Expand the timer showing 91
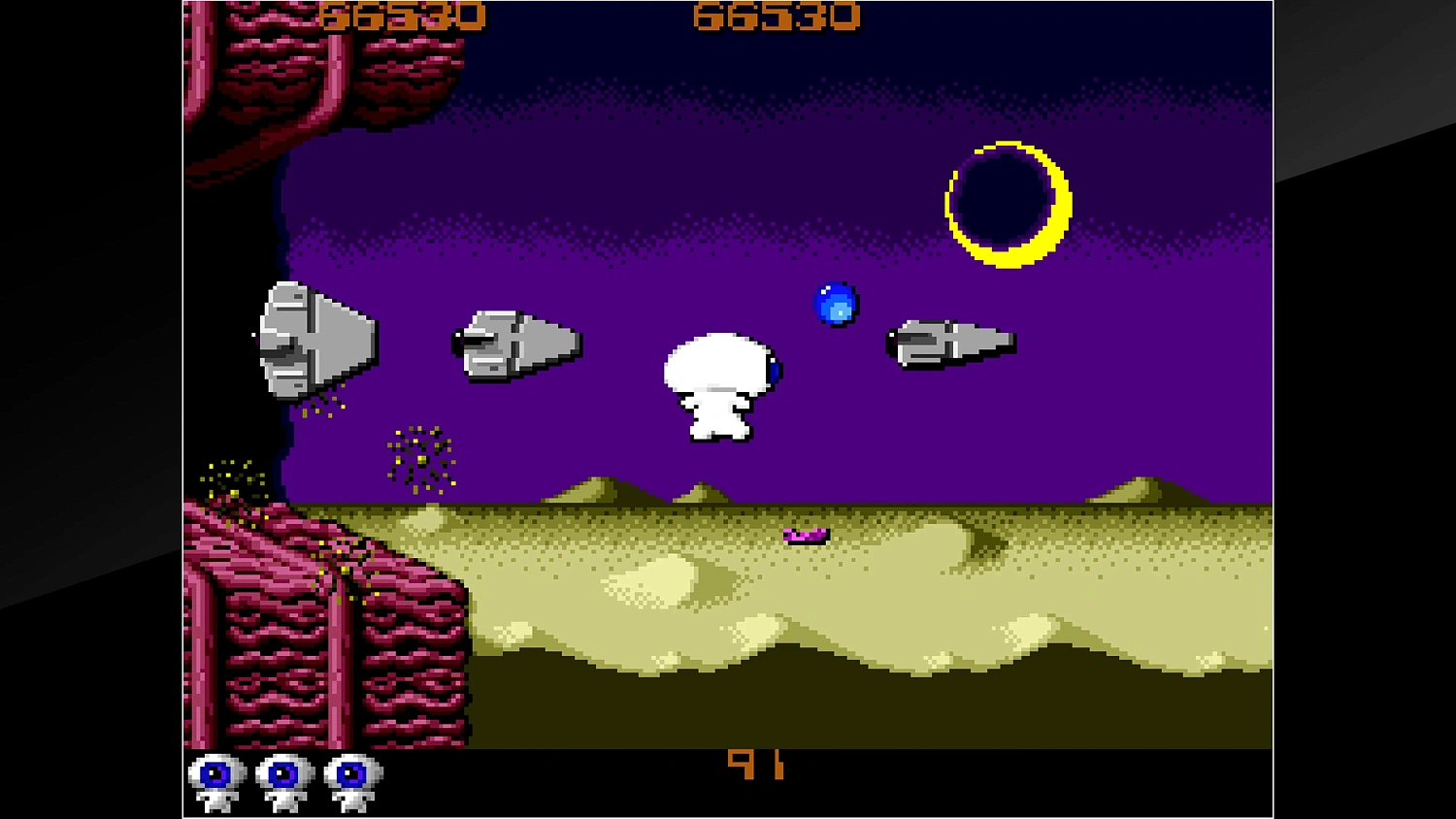This screenshot has width=1456, height=819. click(x=759, y=765)
